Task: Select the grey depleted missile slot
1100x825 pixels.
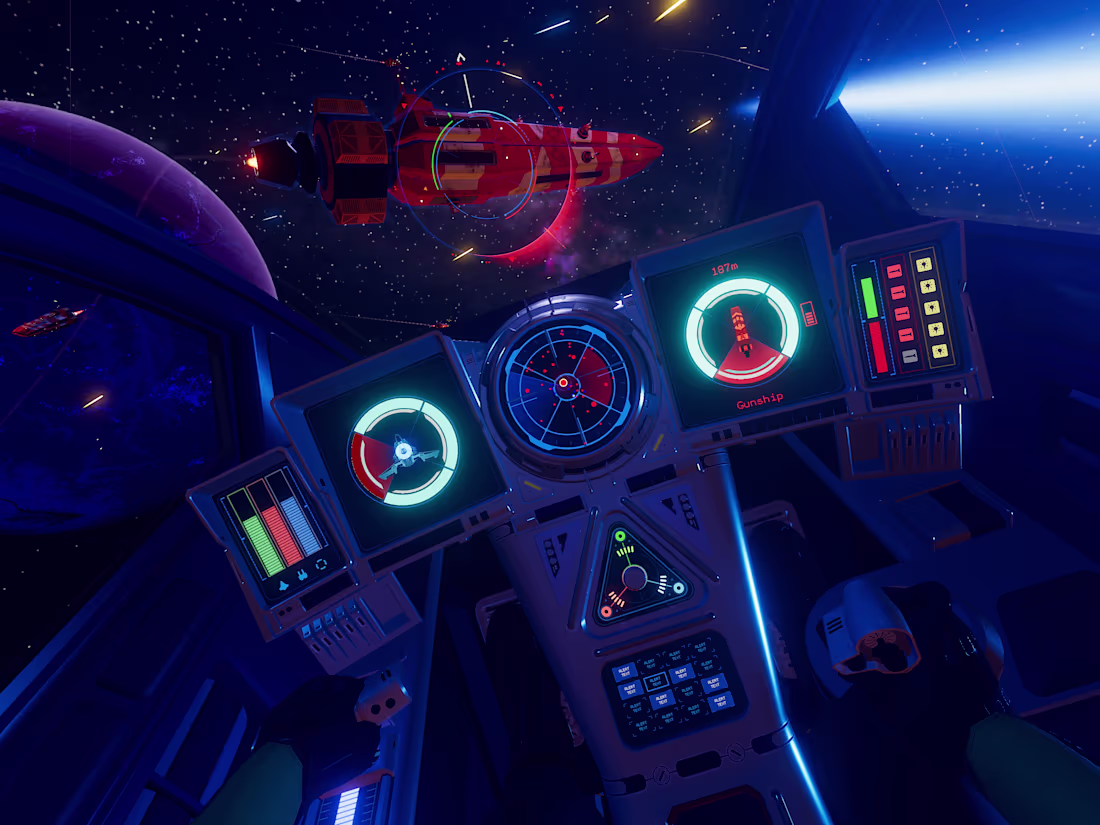Action: point(909,355)
